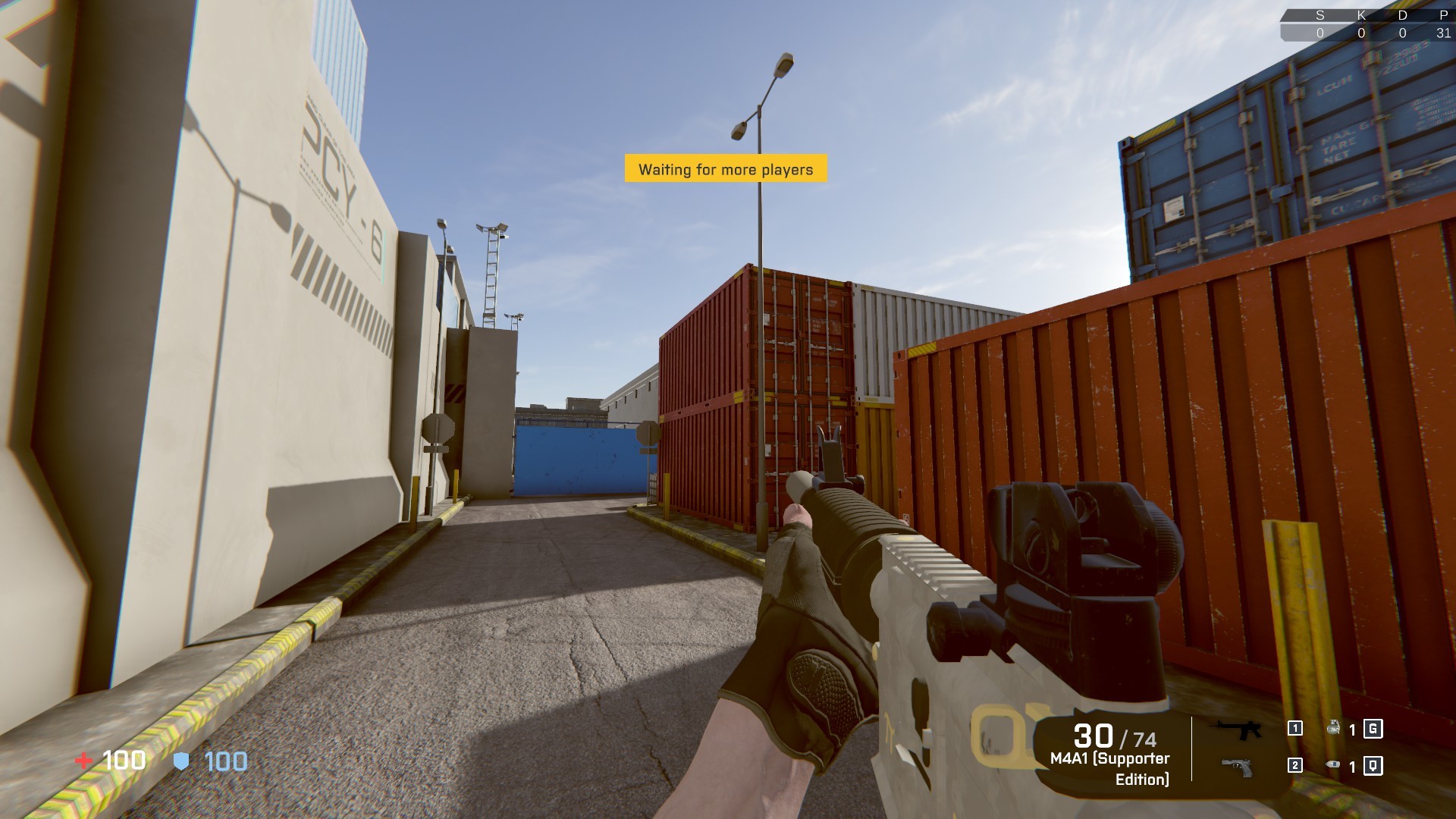Viewport: 1456px width, 819px height.
Task: Select the pistol sidearm icon
Action: click(x=1237, y=766)
